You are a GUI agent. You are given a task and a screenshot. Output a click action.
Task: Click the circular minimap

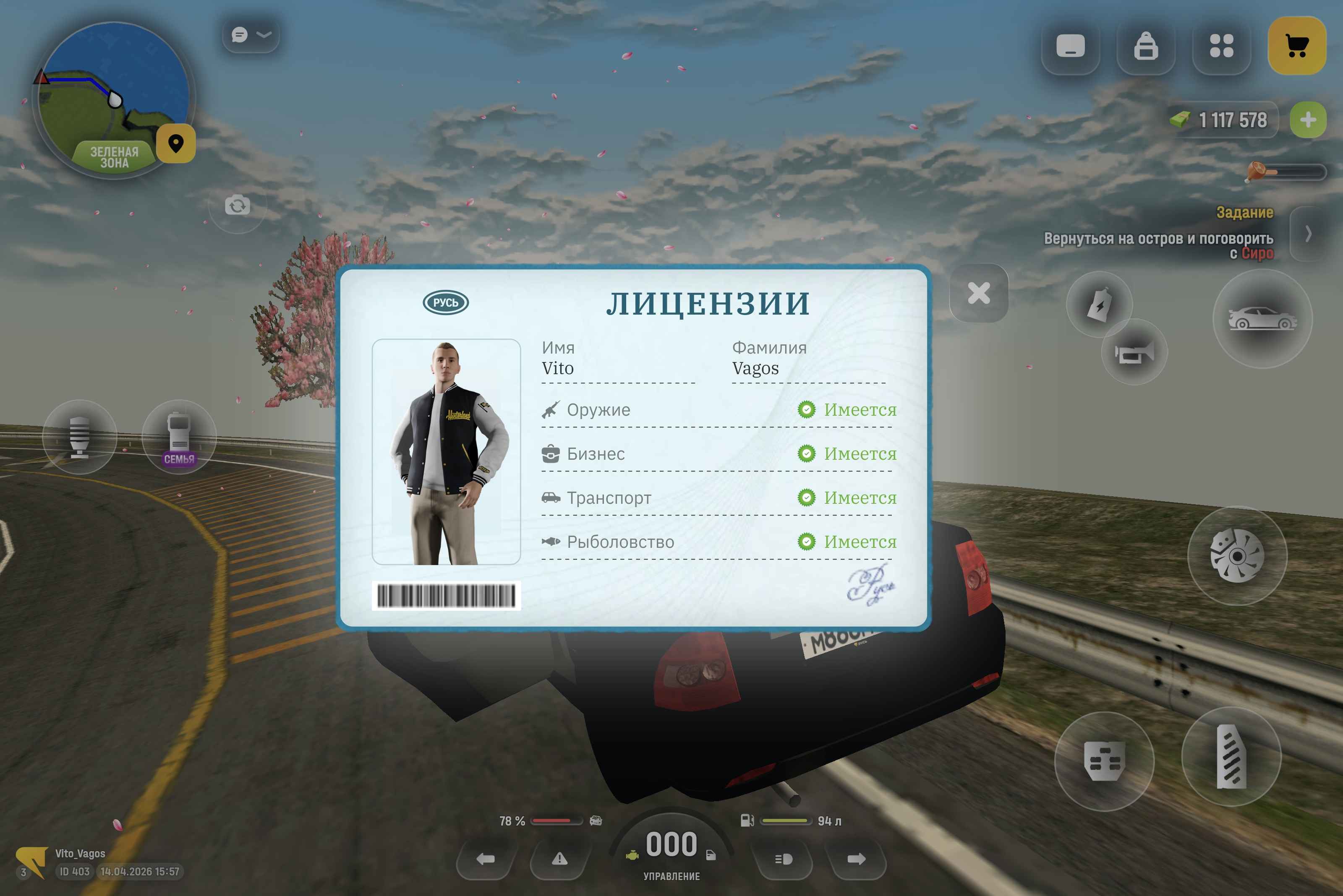(113, 97)
